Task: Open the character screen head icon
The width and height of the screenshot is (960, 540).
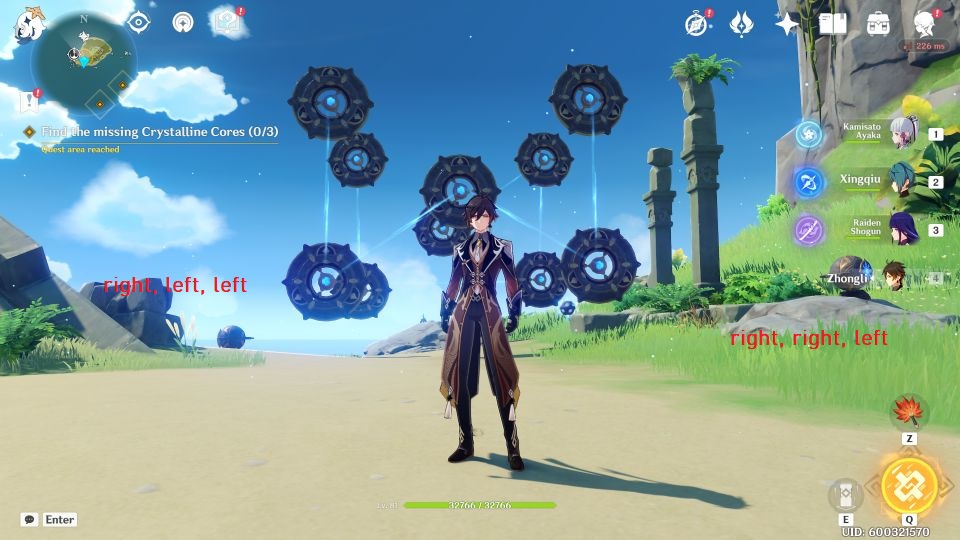Action: point(925,24)
